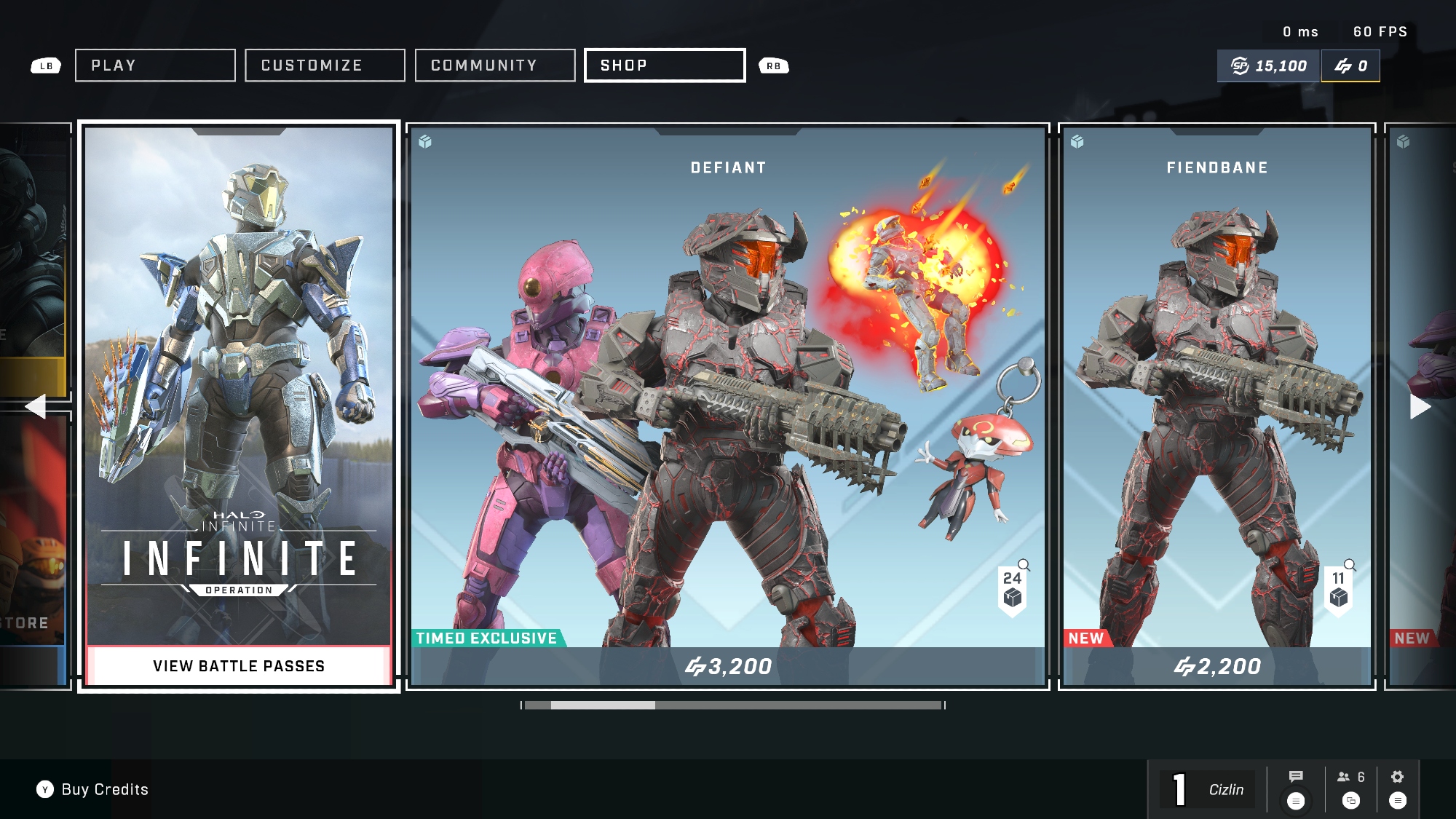Show previous shop items with left arrow
The width and height of the screenshot is (1456, 819).
[x=35, y=406]
